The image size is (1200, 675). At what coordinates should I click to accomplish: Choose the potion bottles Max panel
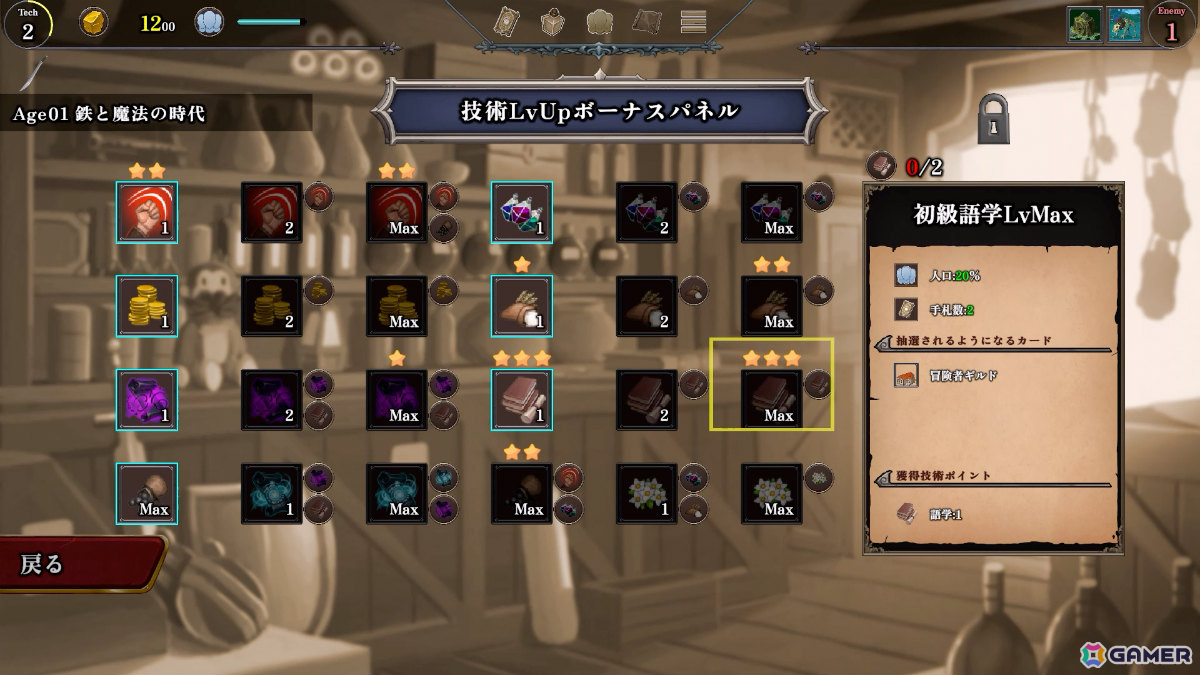pos(772,212)
